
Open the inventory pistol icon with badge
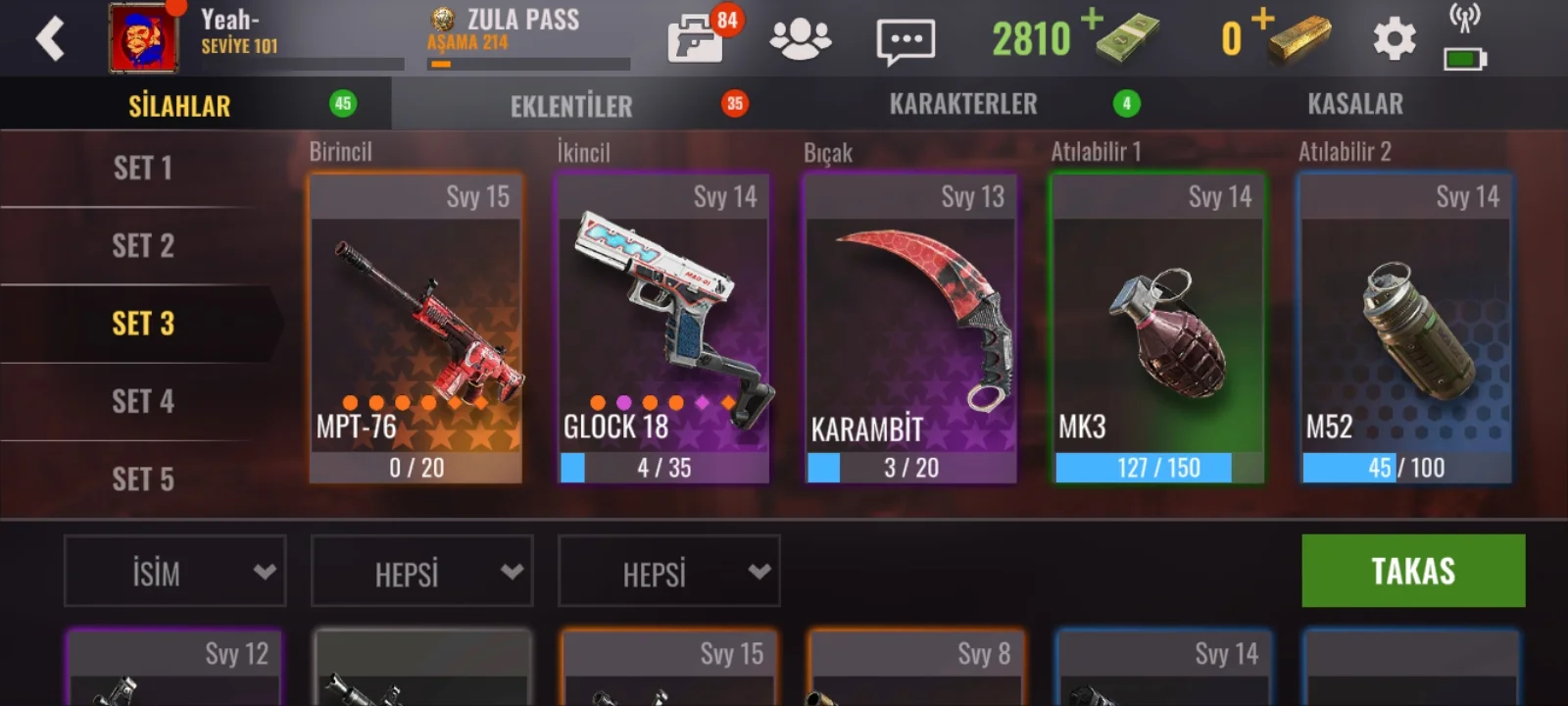coord(698,39)
